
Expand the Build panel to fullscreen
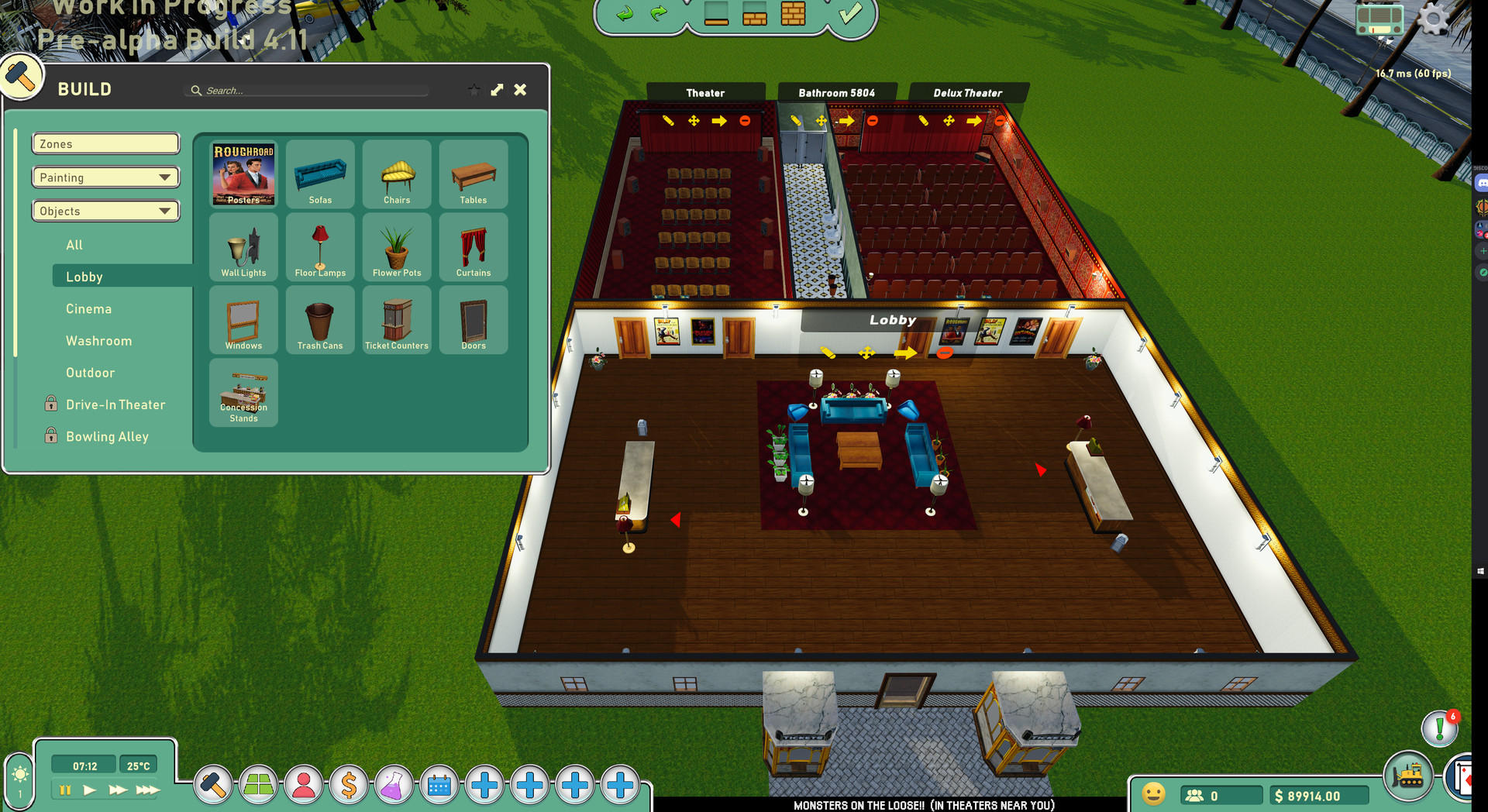pos(497,89)
